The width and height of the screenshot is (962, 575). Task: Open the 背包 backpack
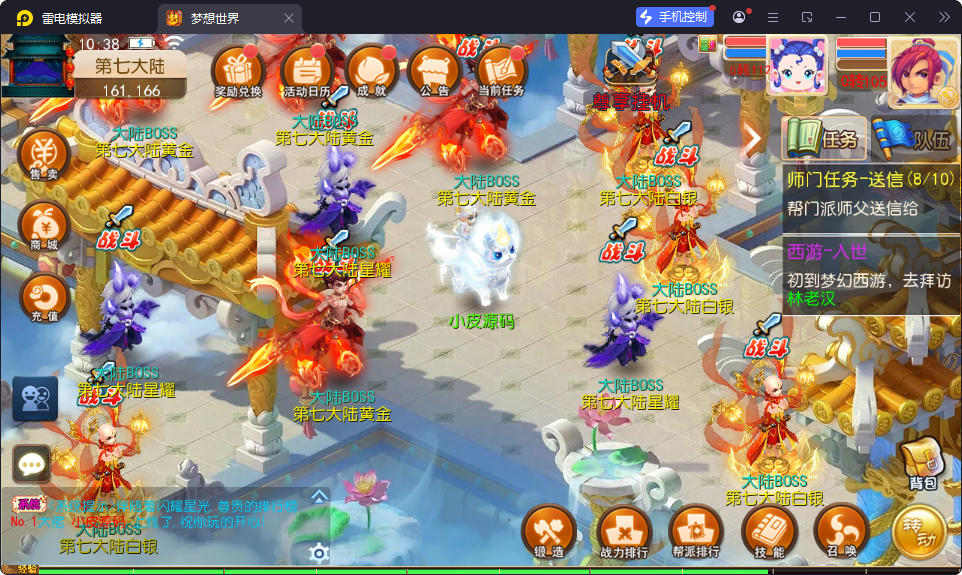tap(922, 465)
